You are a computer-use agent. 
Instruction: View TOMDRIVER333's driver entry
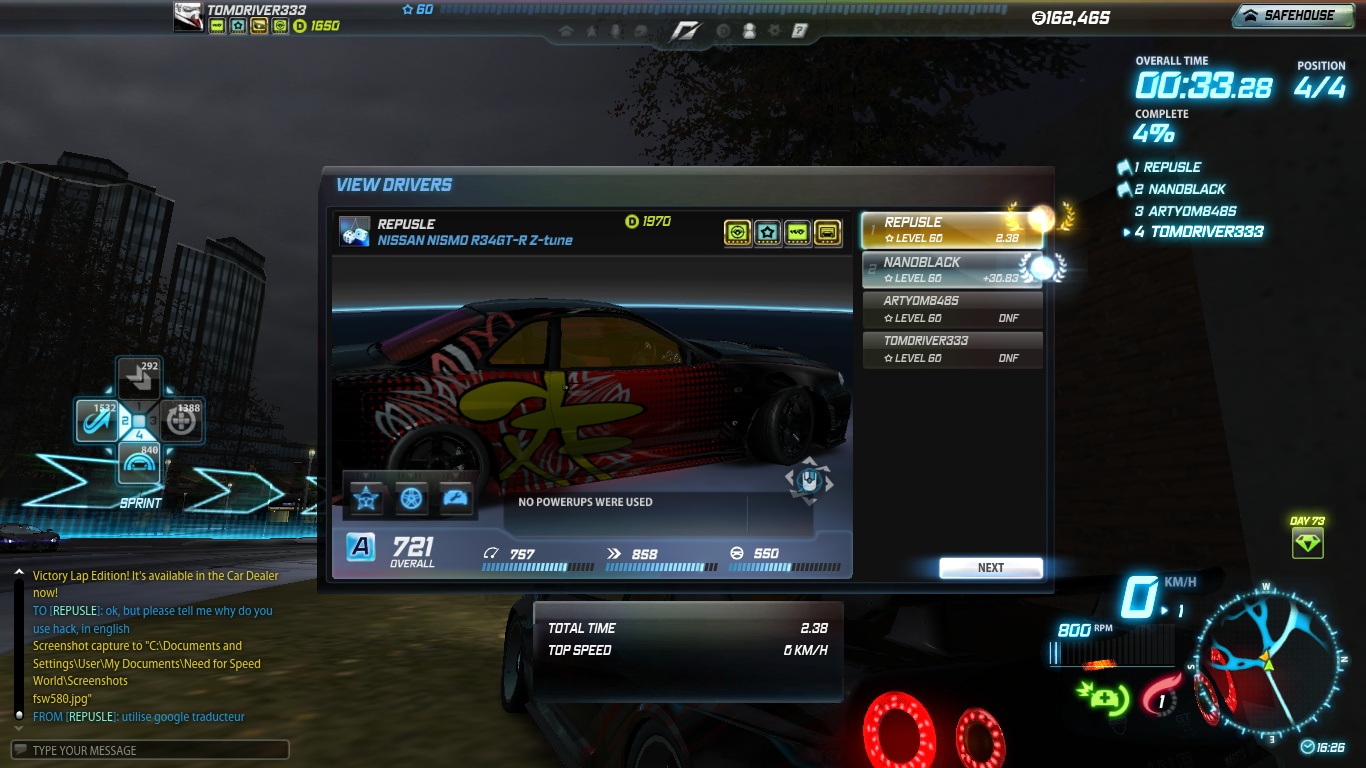click(x=951, y=349)
